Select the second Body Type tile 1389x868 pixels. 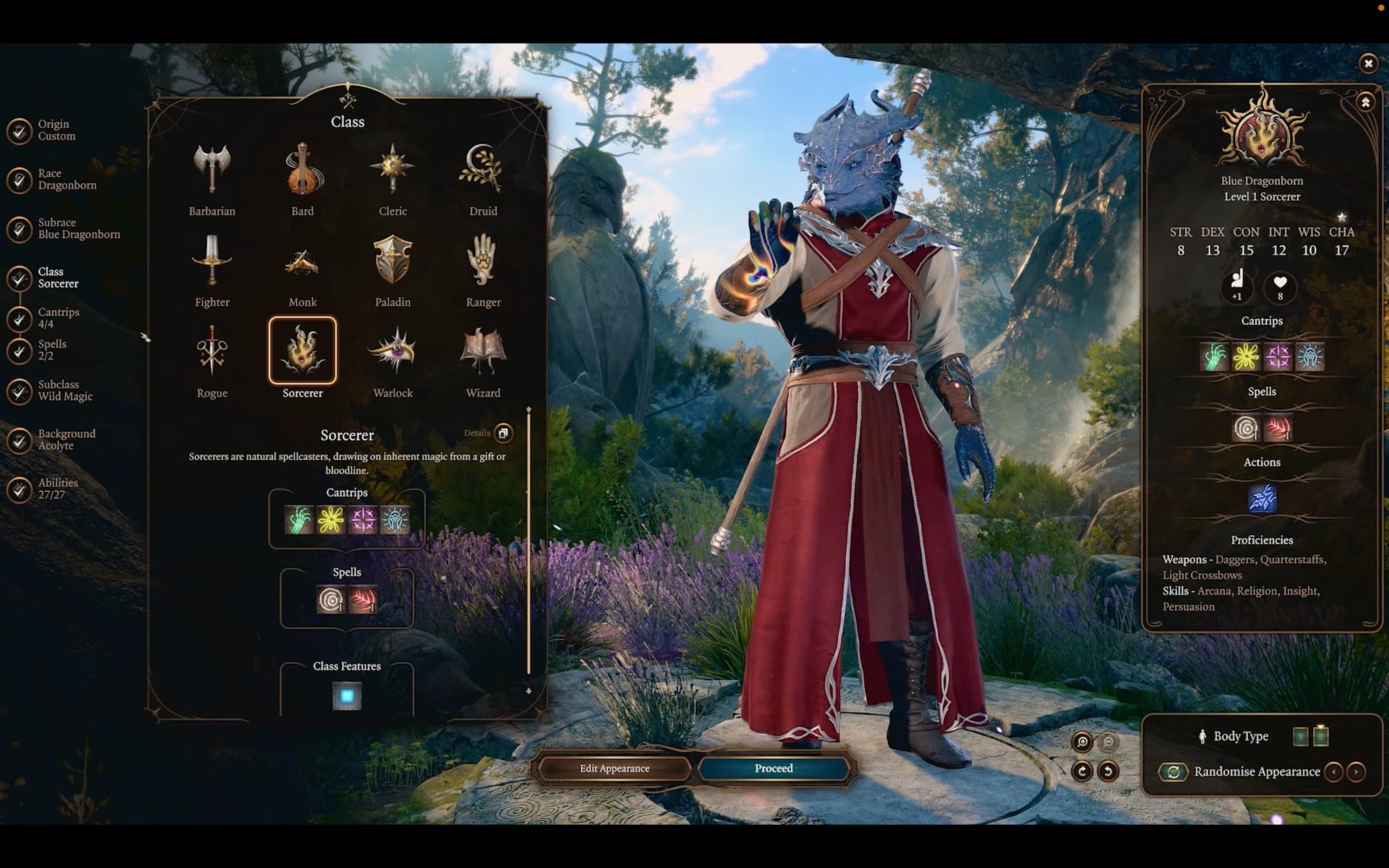(1321, 736)
